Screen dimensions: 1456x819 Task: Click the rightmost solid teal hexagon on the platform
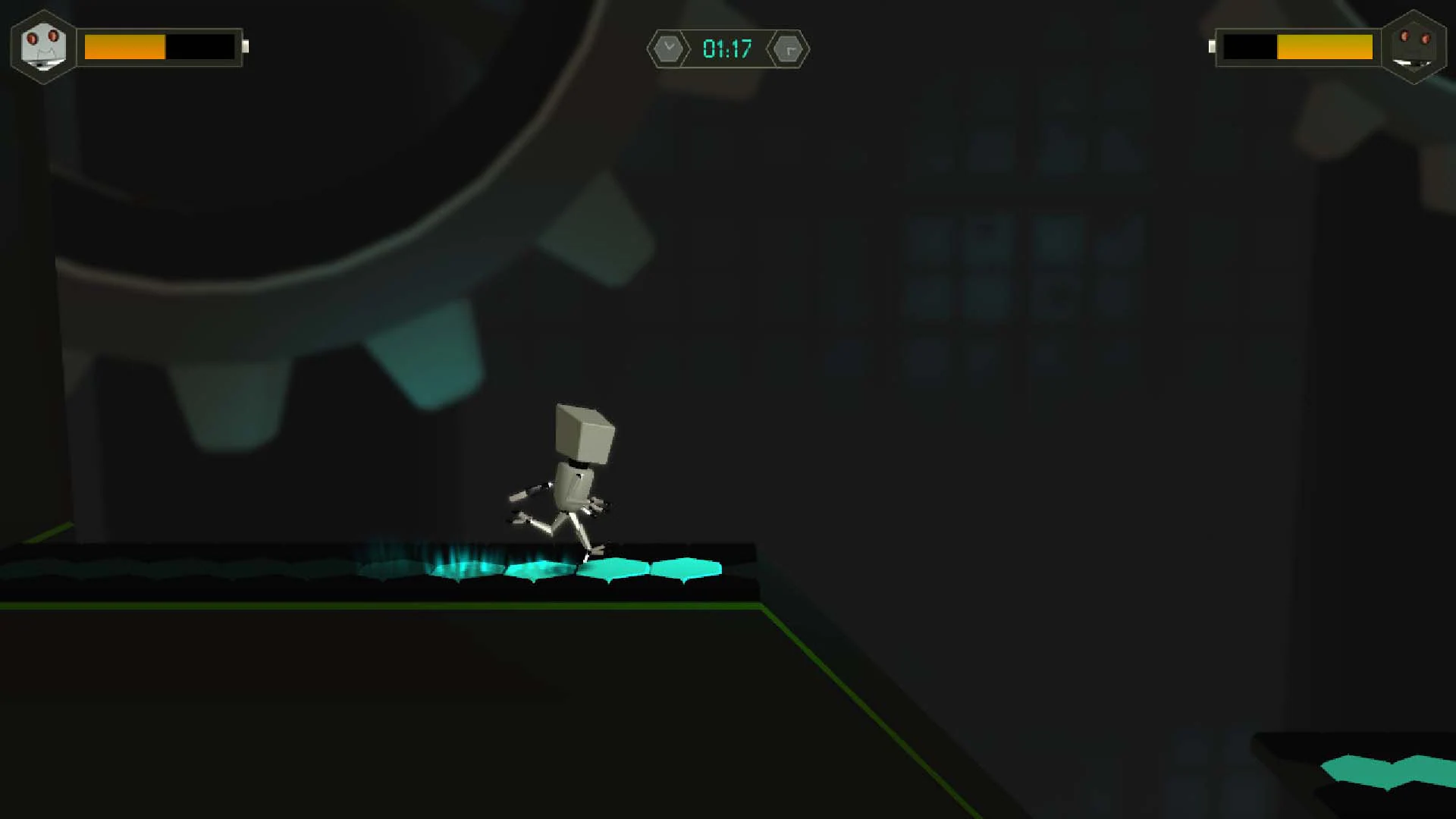pos(685,567)
